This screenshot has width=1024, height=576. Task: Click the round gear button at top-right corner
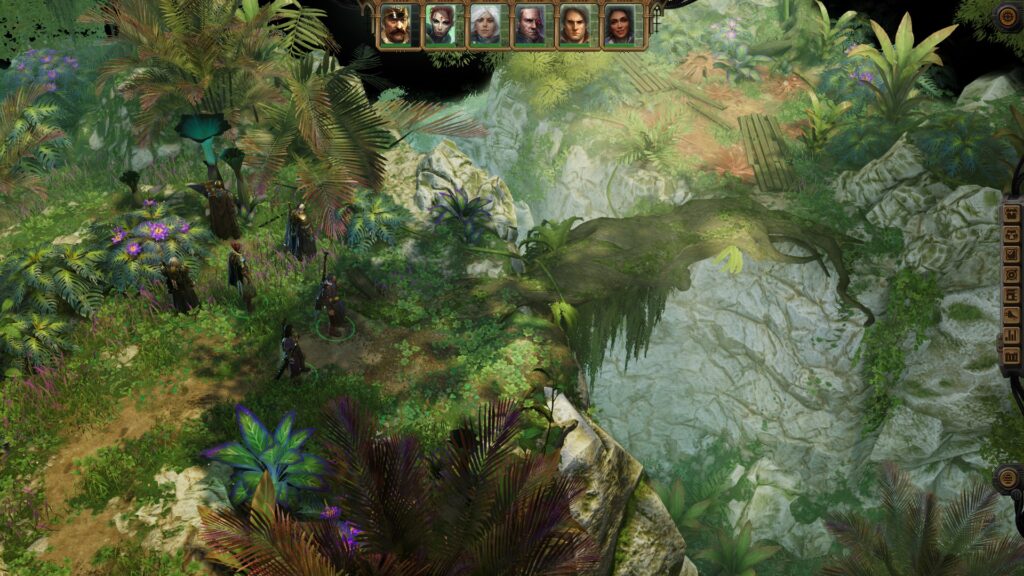1008,15
